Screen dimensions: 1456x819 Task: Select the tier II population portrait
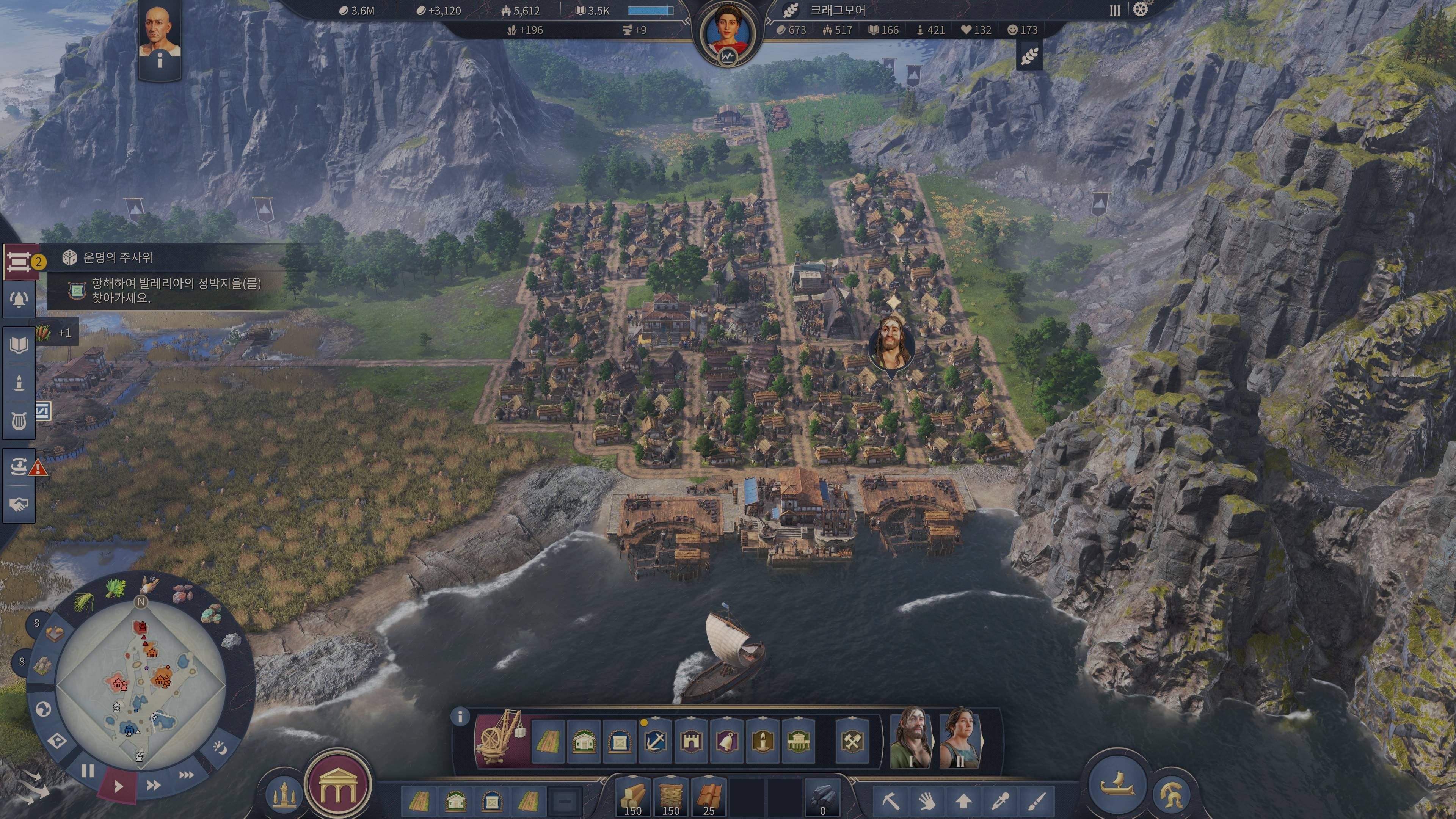960,737
